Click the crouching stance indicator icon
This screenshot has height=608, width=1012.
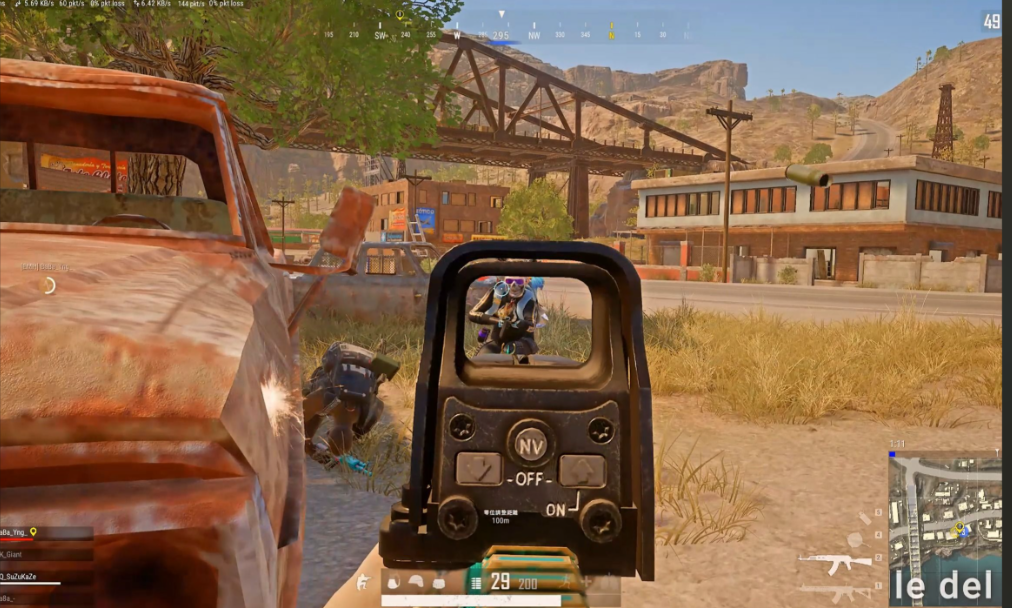(x=362, y=582)
